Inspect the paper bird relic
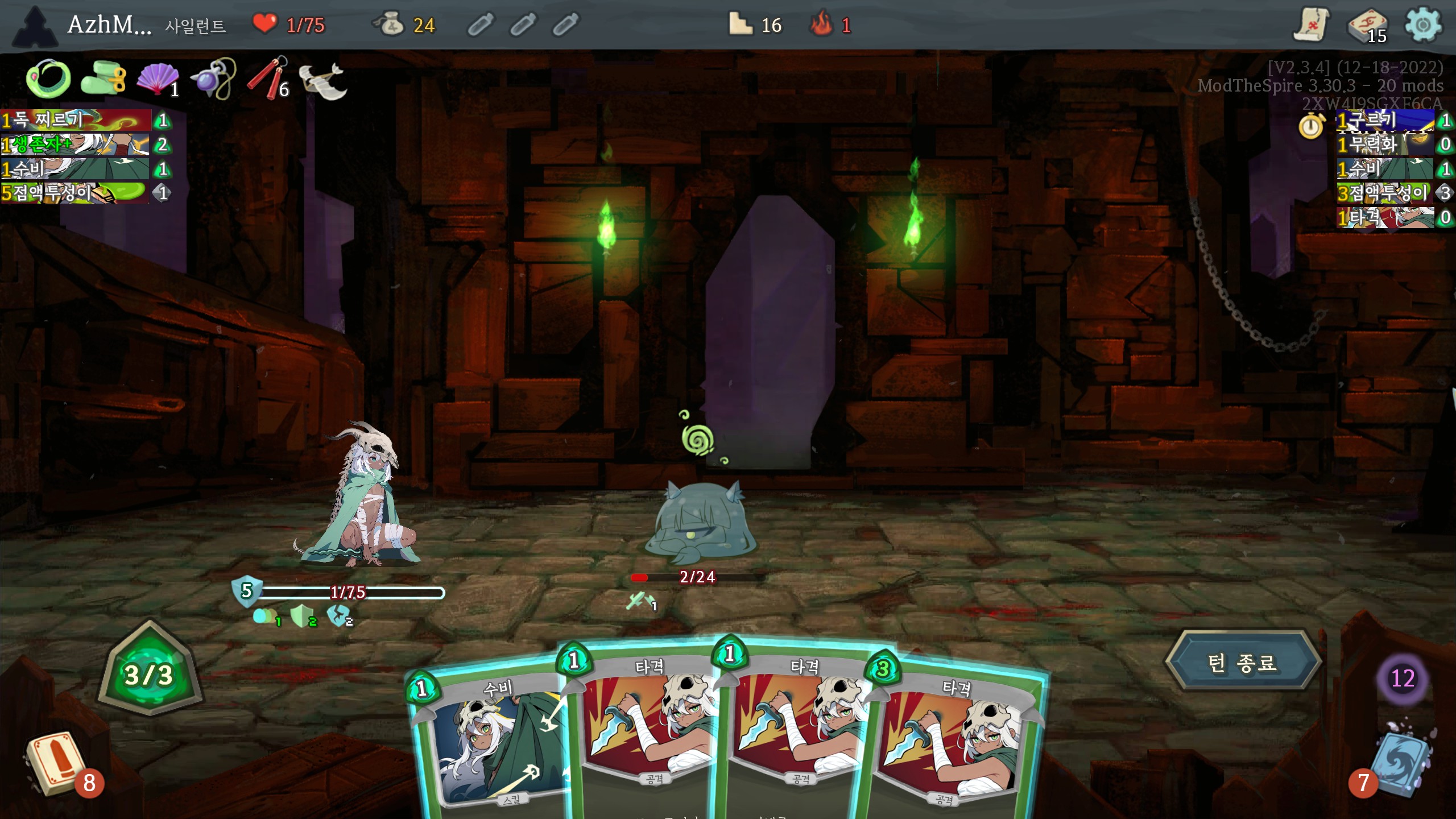 point(322,81)
